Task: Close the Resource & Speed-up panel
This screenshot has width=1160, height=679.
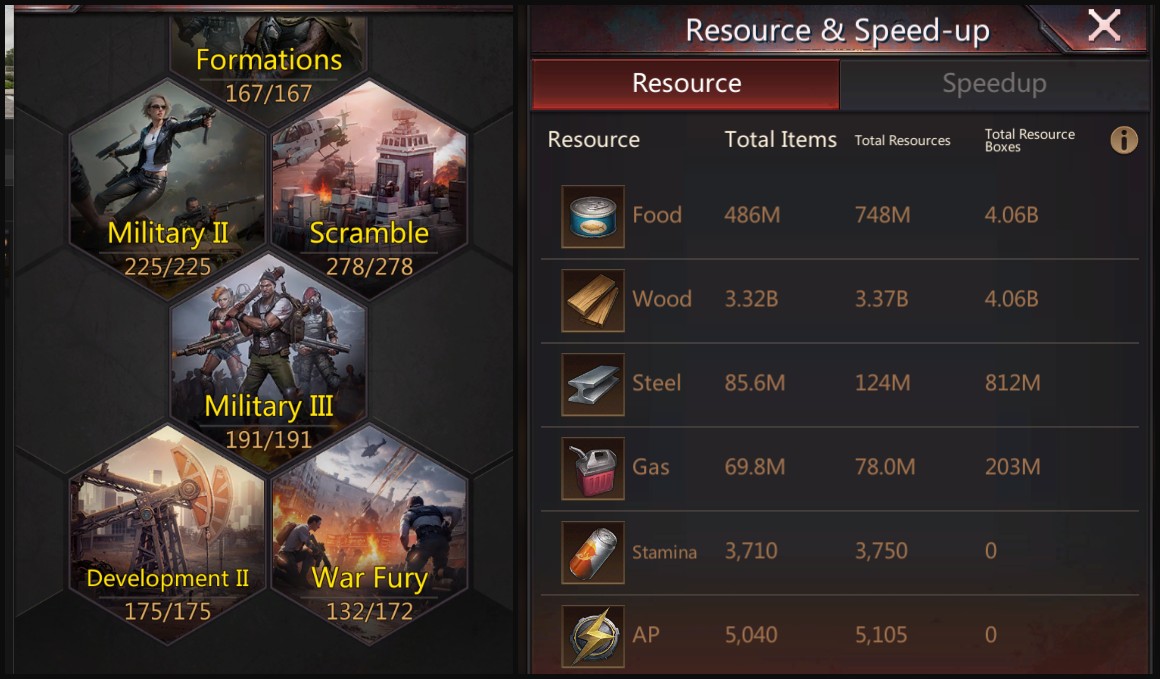Action: [x=1103, y=26]
